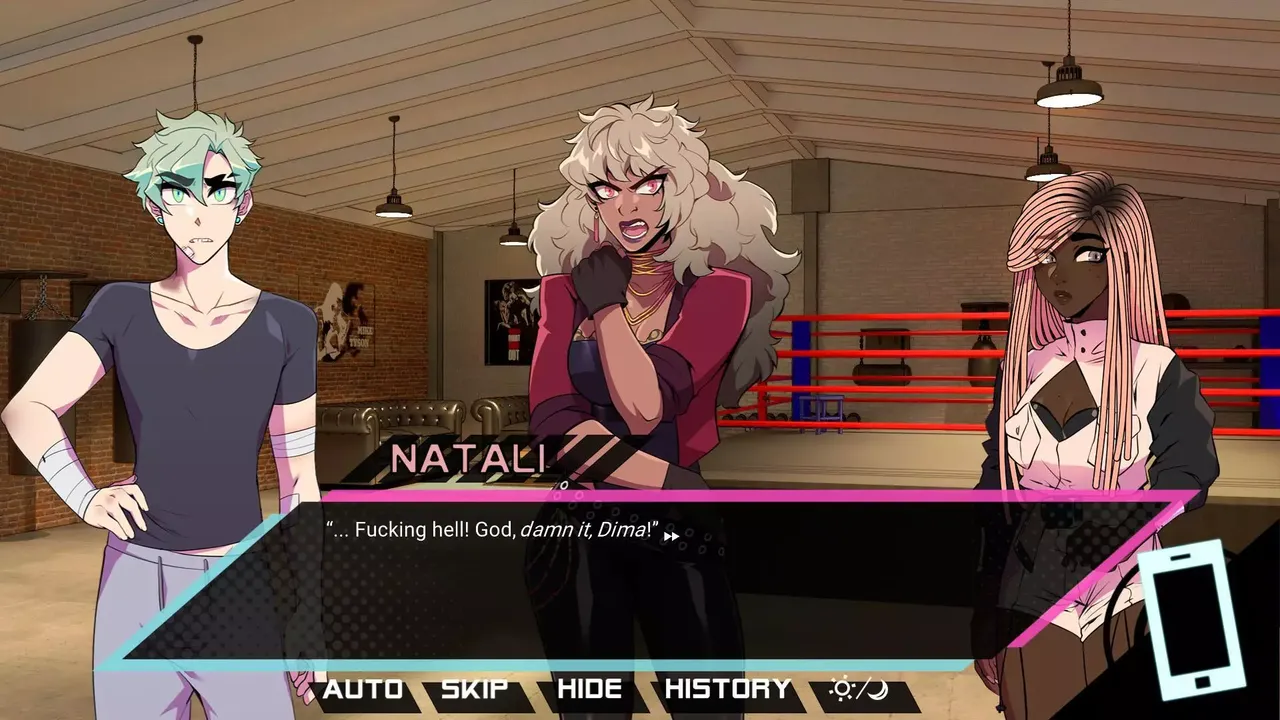Image resolution: width=1280 pixels, height=720 pixels.
Task: Enable AUTO dialogue advance
Action: click(x=363, y=689)
